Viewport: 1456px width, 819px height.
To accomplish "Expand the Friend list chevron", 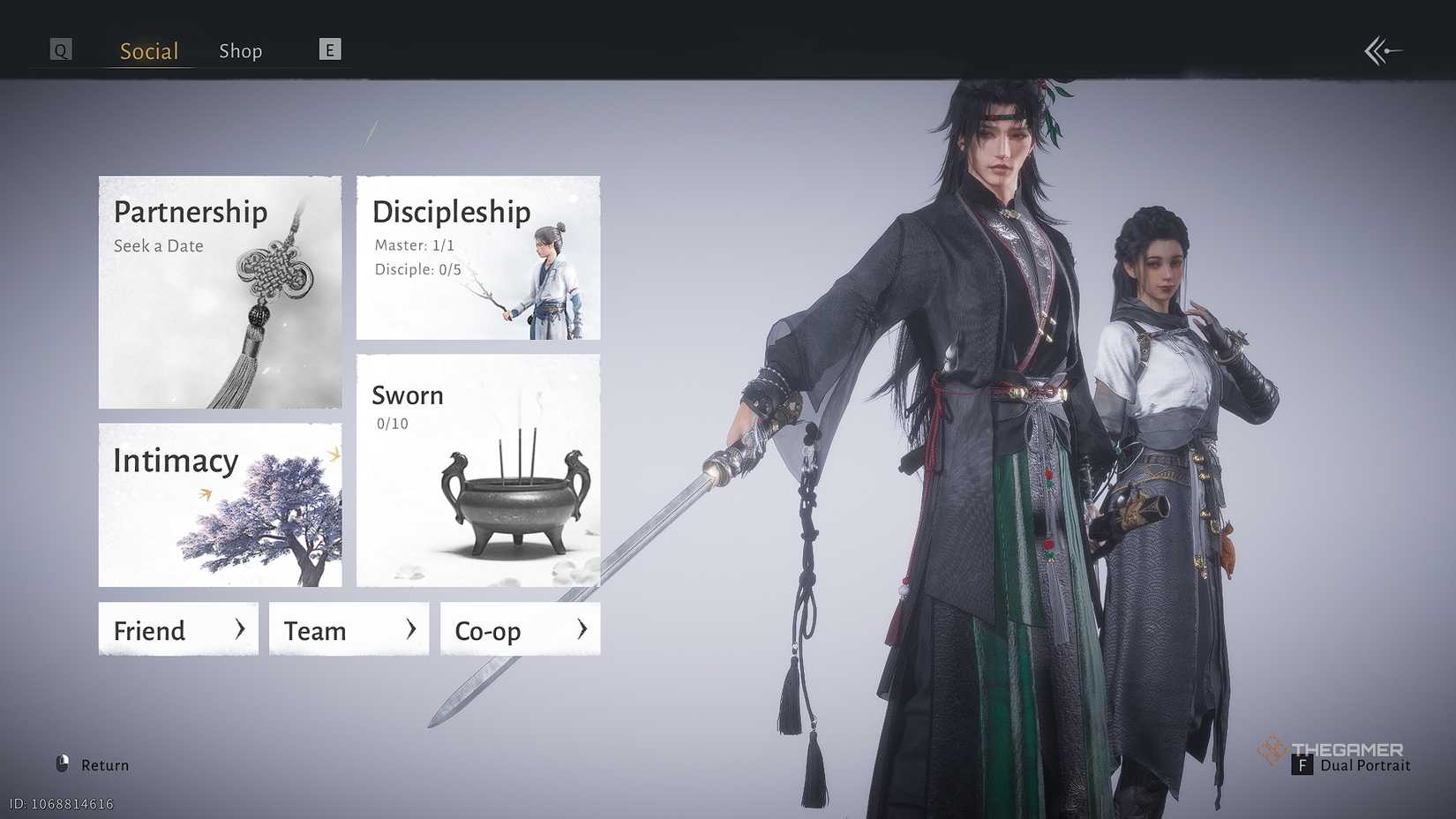I will 240,629.
